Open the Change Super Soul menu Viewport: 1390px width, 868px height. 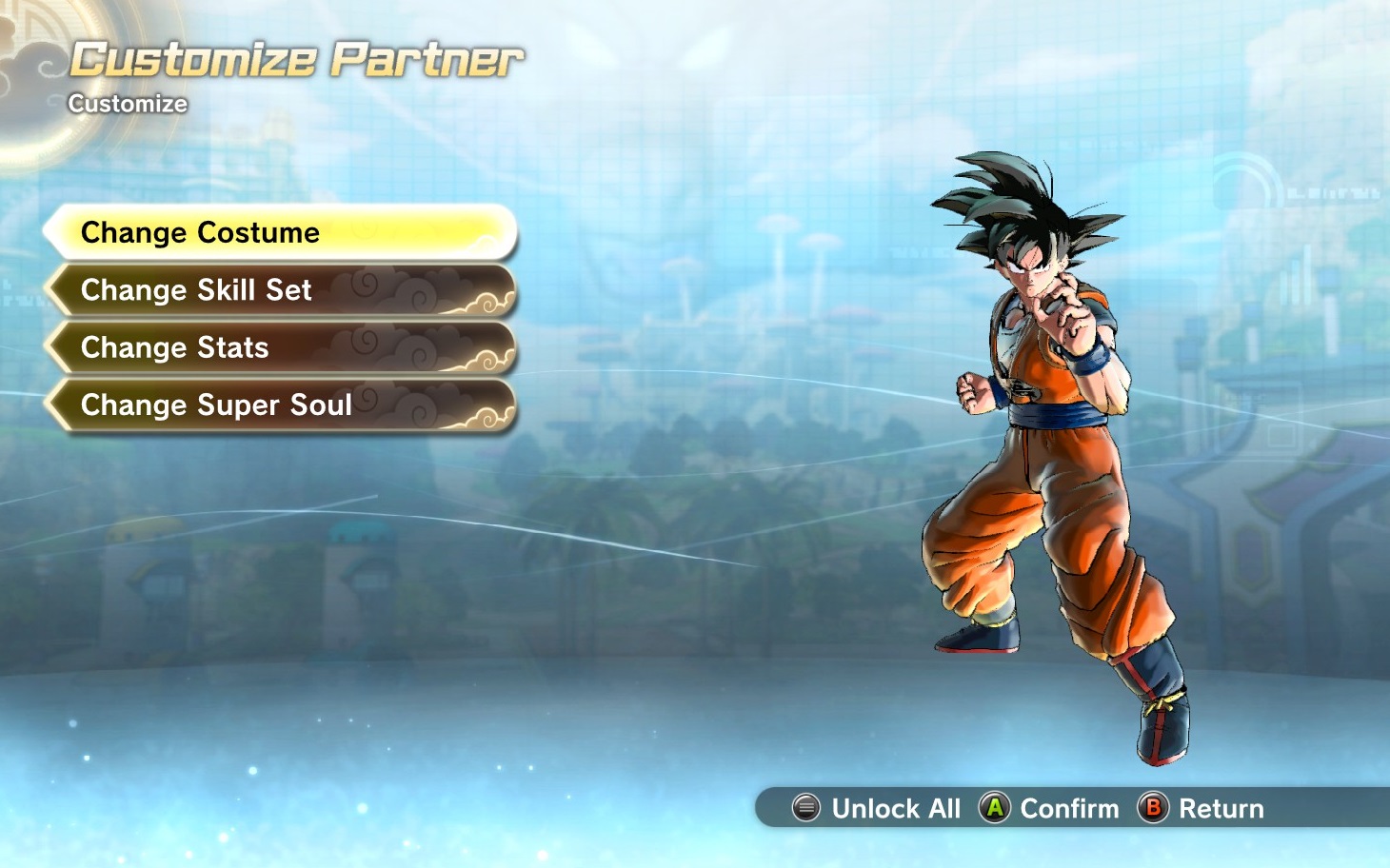[281, 405]
